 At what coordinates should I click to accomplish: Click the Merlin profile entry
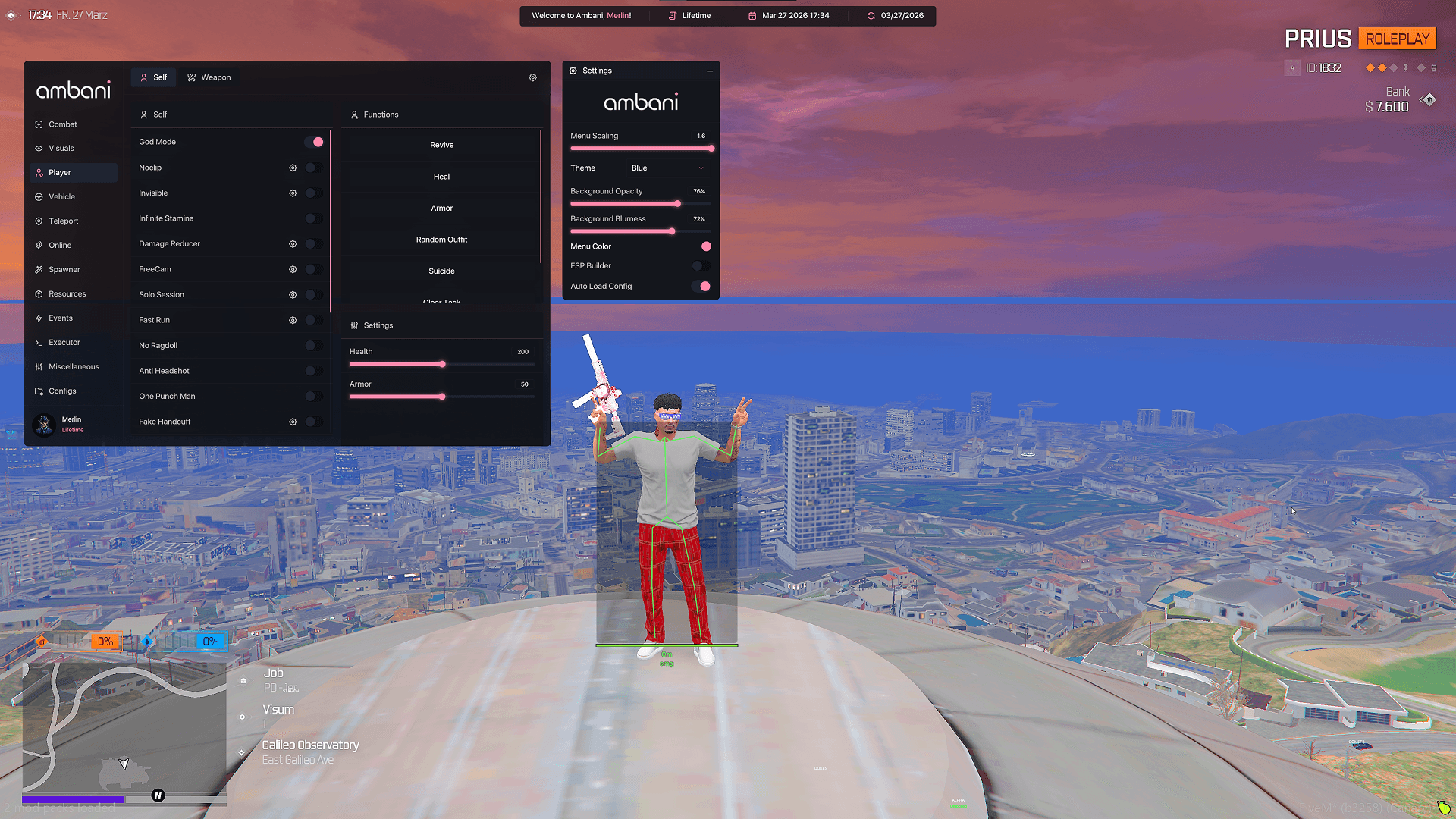tap(71, 425)
